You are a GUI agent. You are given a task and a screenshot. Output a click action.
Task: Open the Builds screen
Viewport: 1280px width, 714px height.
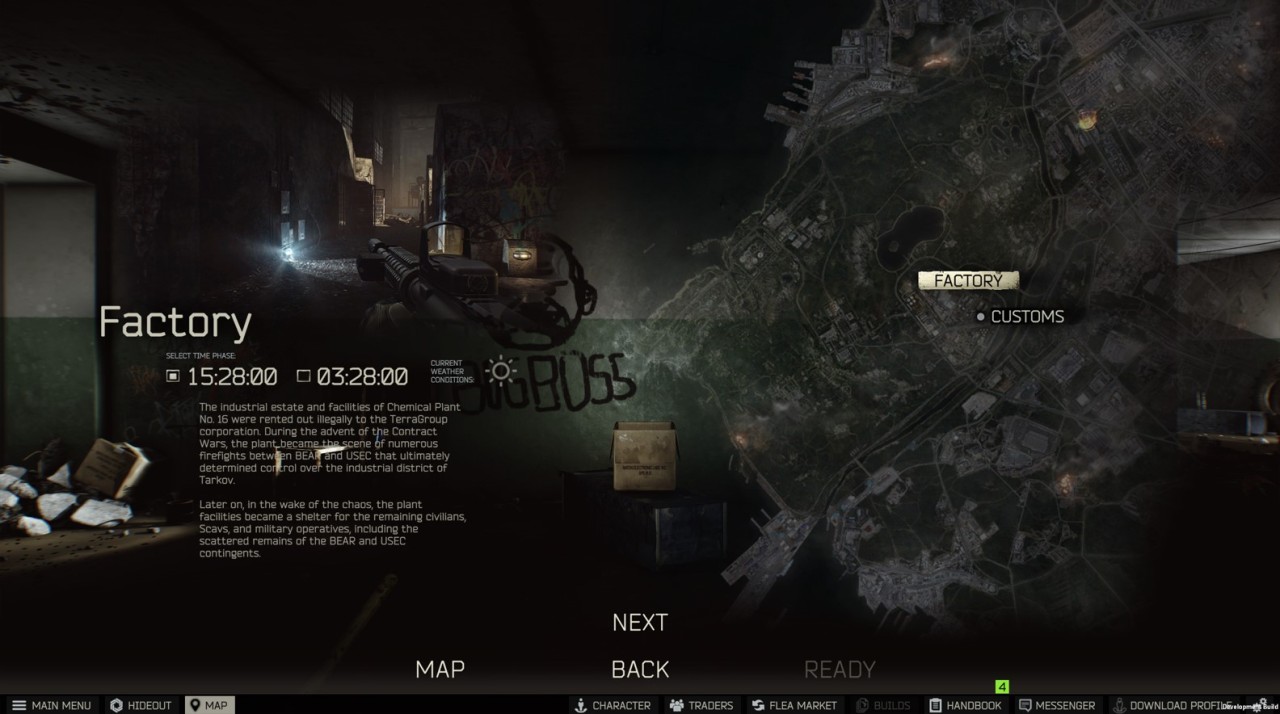[883, 705]
